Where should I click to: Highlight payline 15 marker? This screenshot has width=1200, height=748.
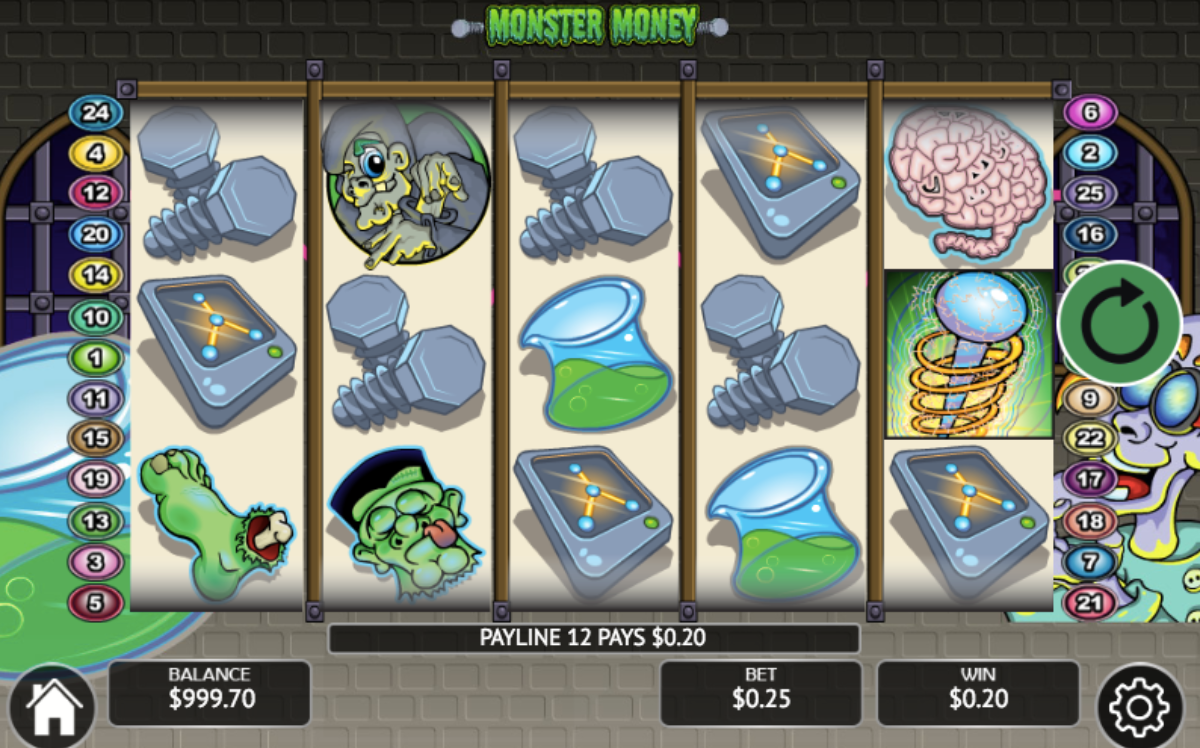95,438
